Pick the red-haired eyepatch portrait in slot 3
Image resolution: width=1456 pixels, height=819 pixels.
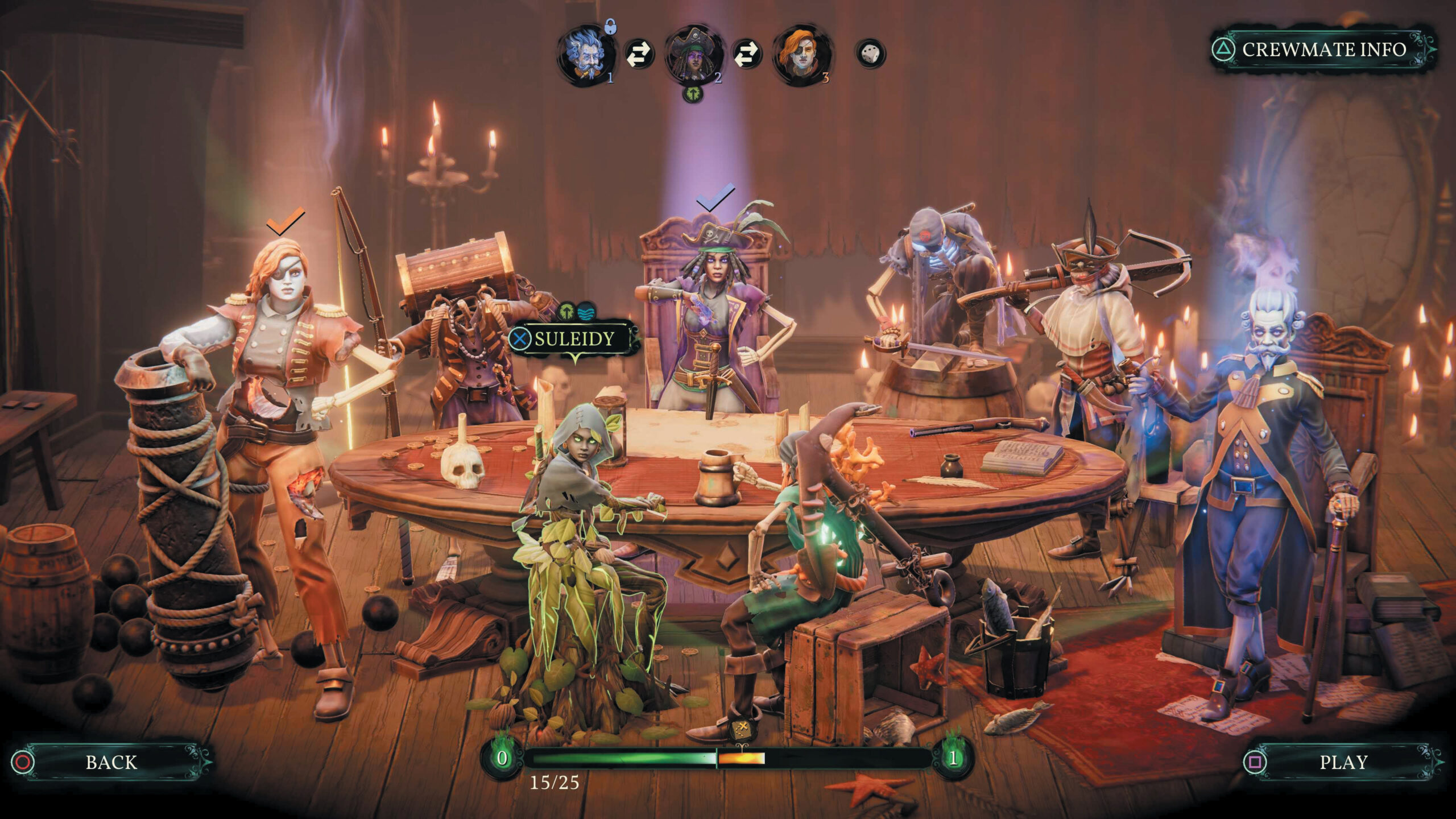click(801, 56)
